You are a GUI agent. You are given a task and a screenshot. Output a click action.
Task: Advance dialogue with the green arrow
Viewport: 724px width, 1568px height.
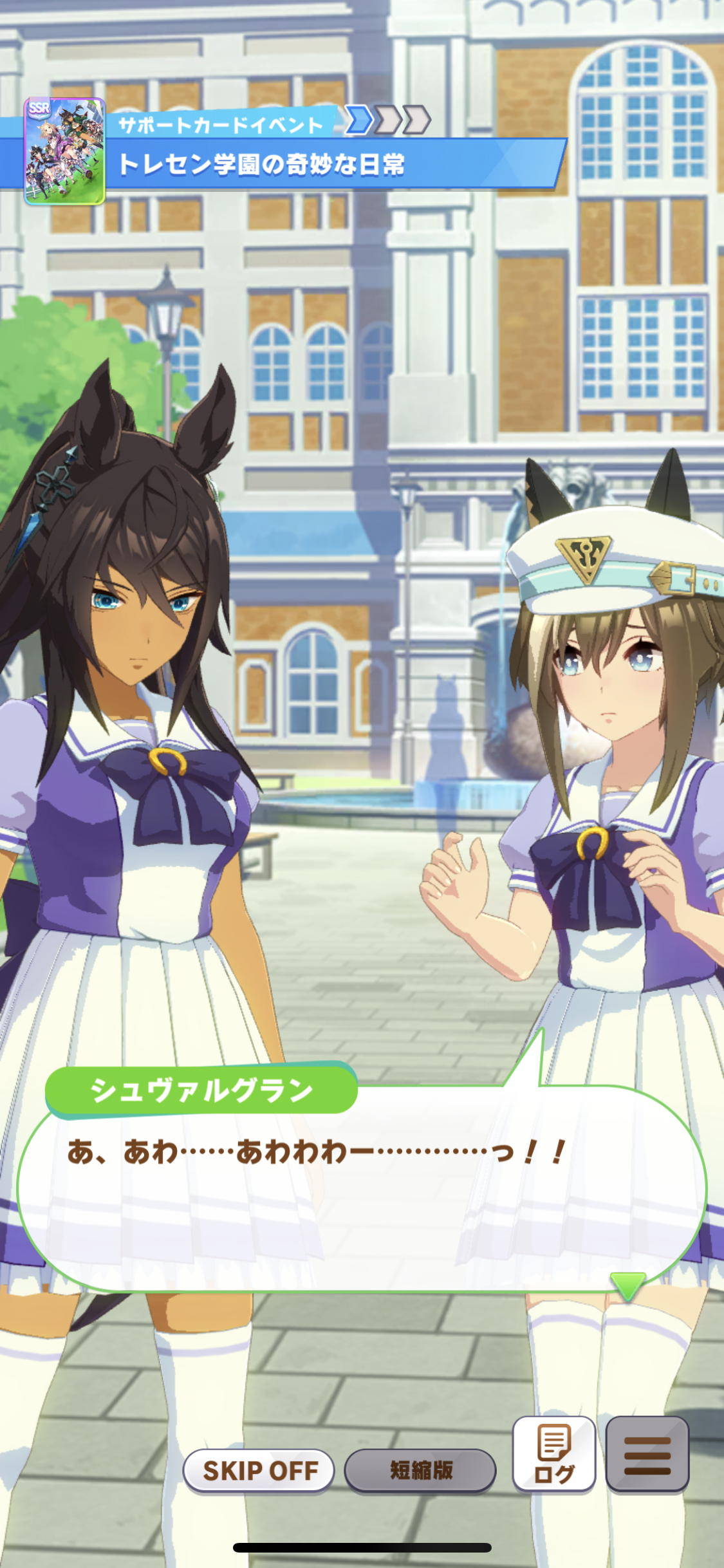[627, 1285]
